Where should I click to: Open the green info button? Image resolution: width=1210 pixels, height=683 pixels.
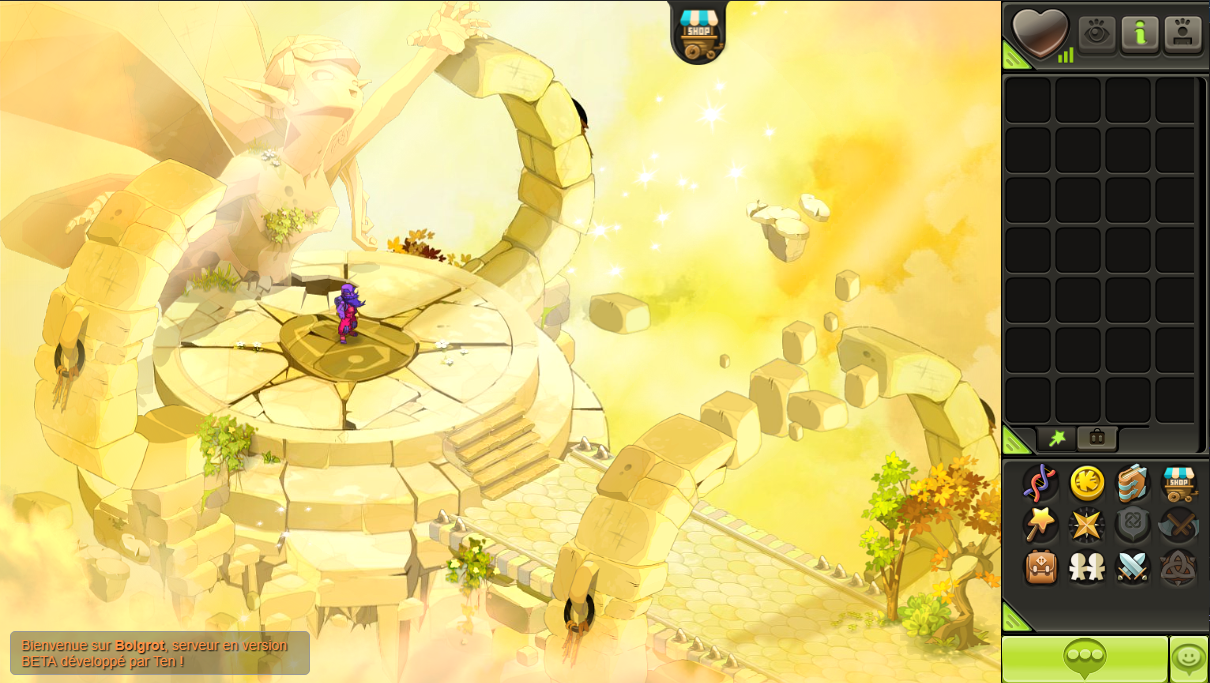click(x=1139, y=34)
